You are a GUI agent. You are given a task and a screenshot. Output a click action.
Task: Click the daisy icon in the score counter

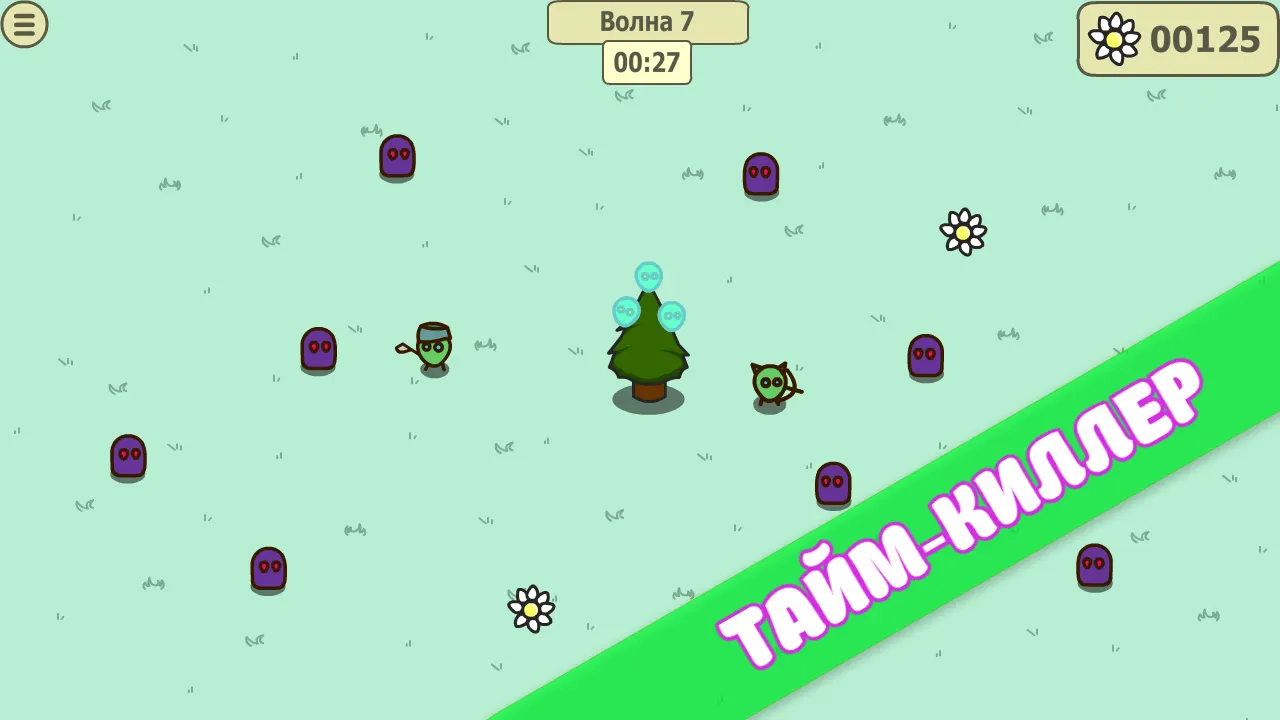tap(1113, 41)
